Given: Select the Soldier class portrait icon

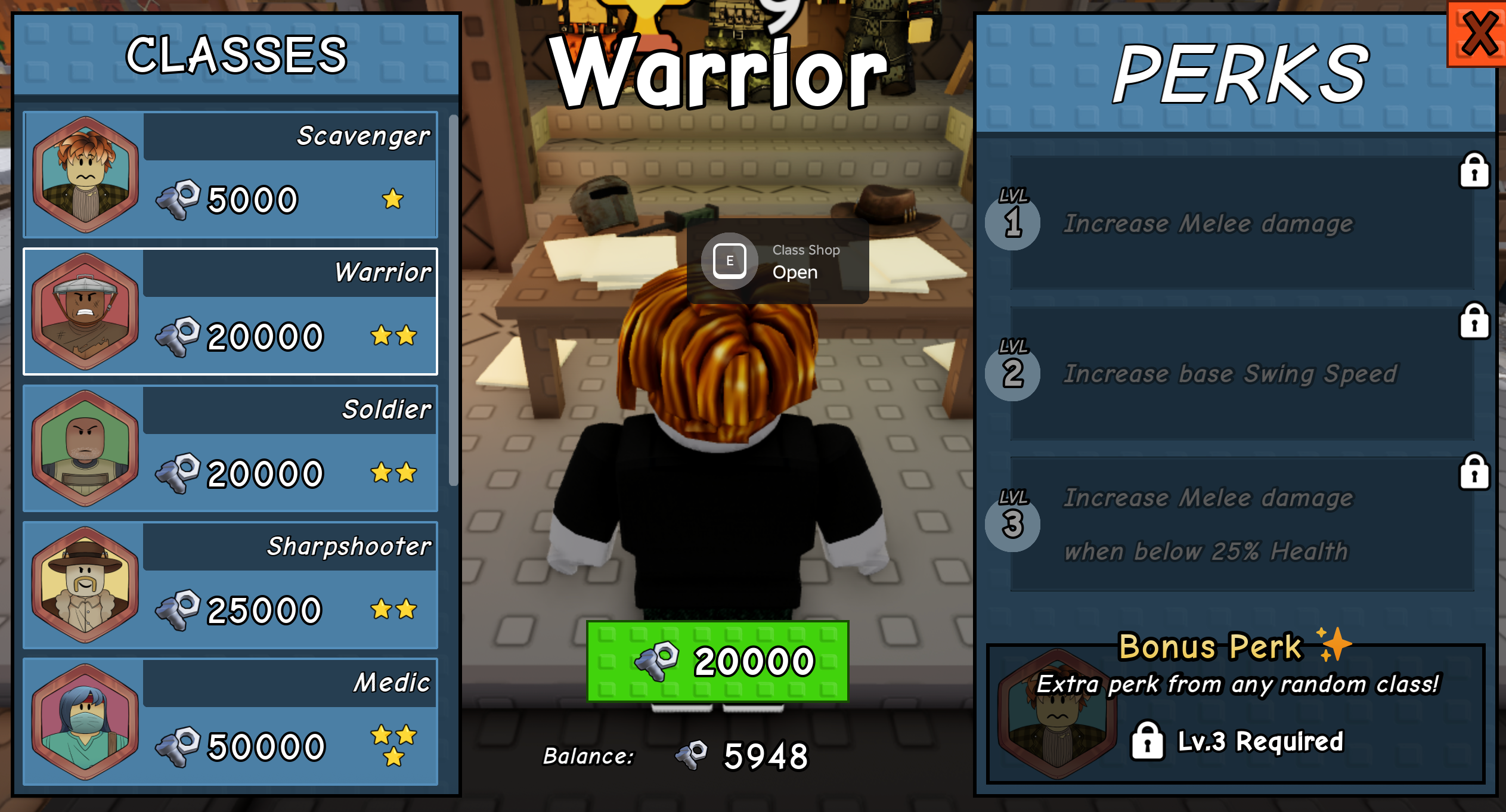Looking at the screenshot, I should coord(85,448).
